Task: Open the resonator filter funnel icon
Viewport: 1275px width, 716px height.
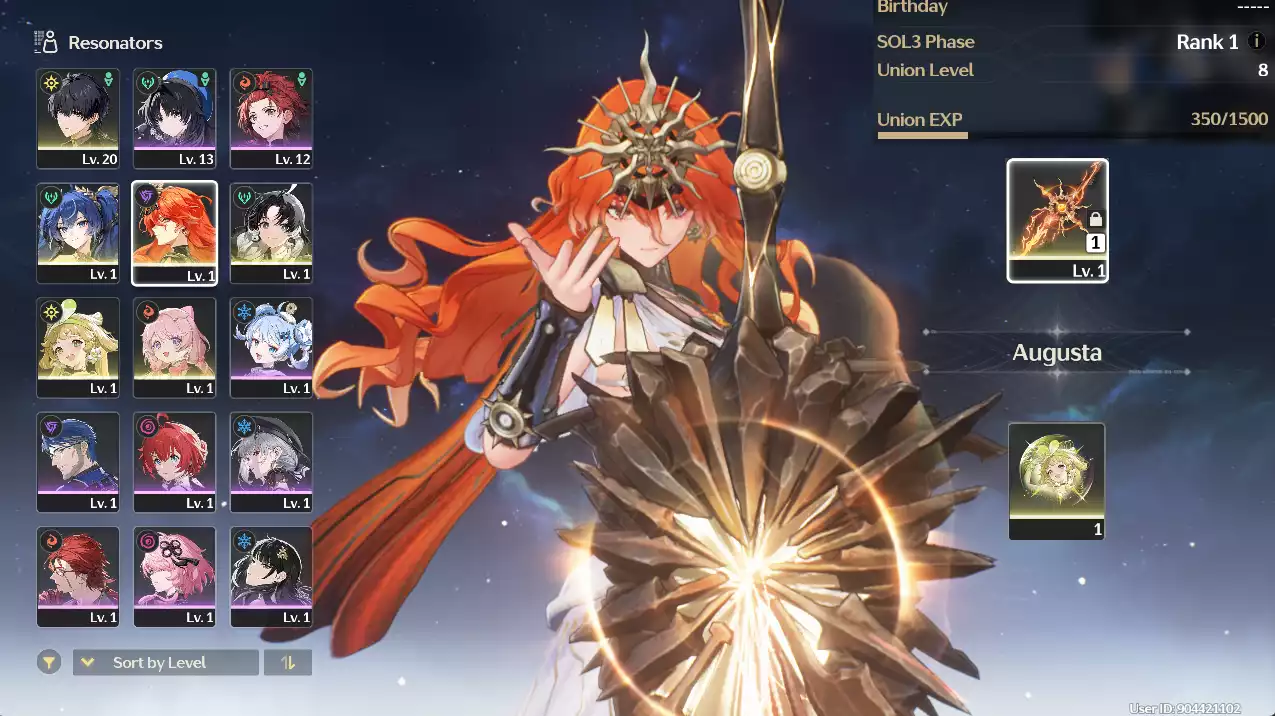Action: 48,662
